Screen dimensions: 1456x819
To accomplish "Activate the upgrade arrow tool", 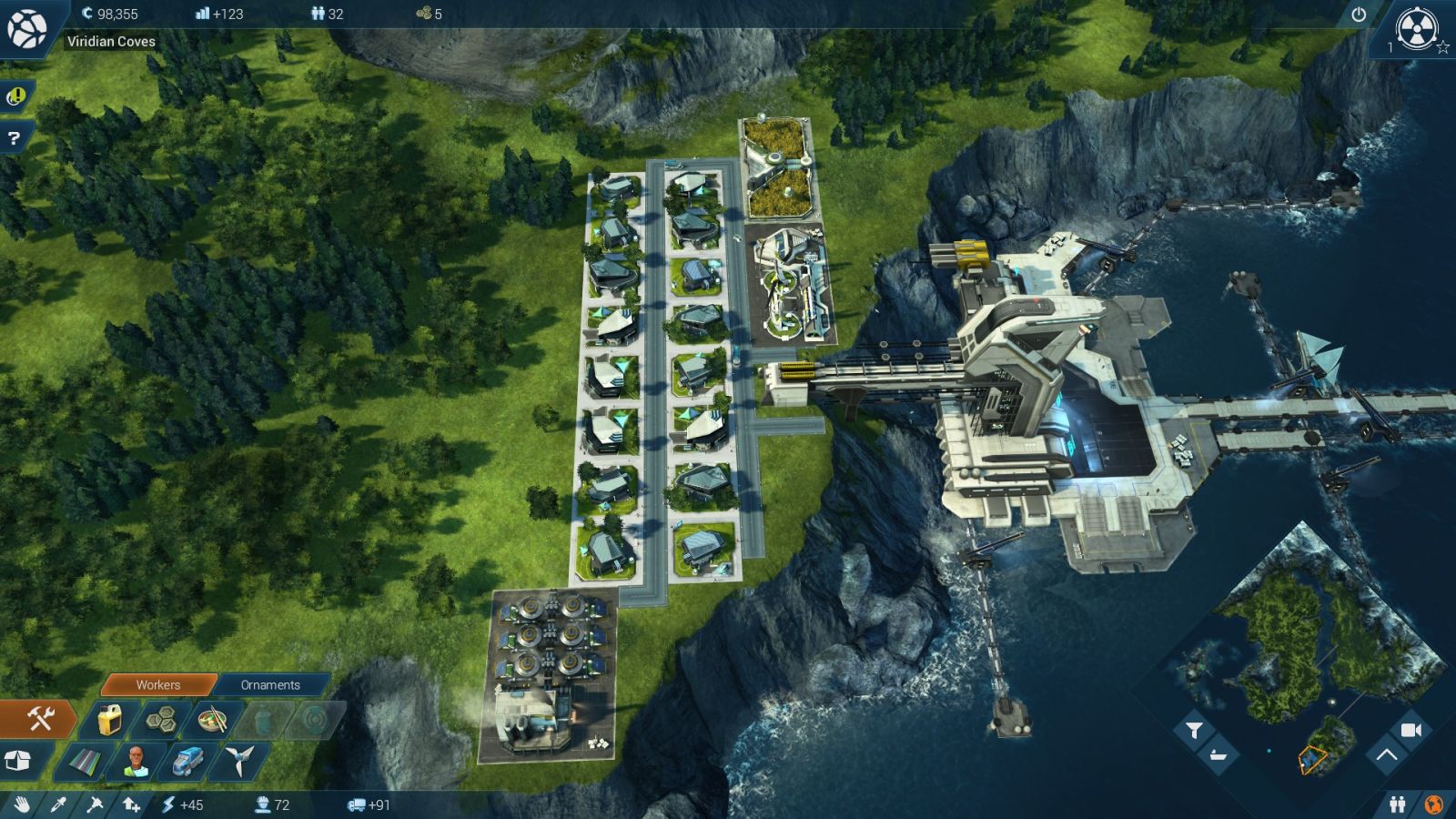I will click(x=131, y=804).
